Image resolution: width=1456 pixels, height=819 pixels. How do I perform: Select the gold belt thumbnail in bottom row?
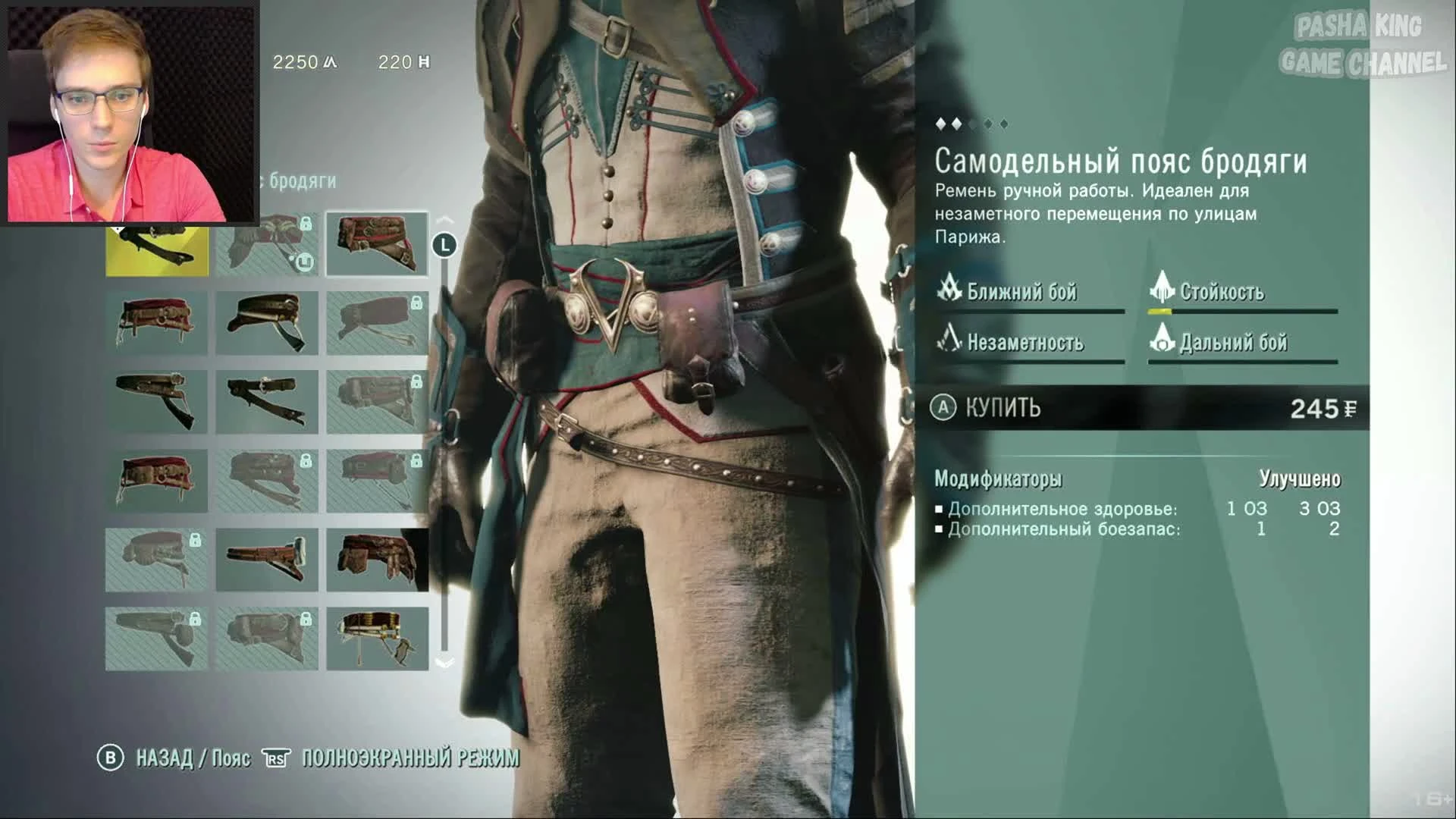[377, 639]
